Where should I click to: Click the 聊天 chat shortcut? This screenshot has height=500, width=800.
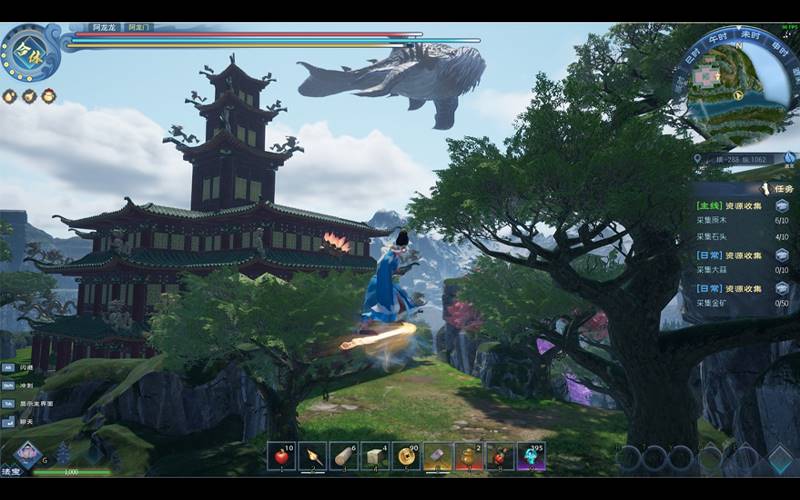coord(25,423)
